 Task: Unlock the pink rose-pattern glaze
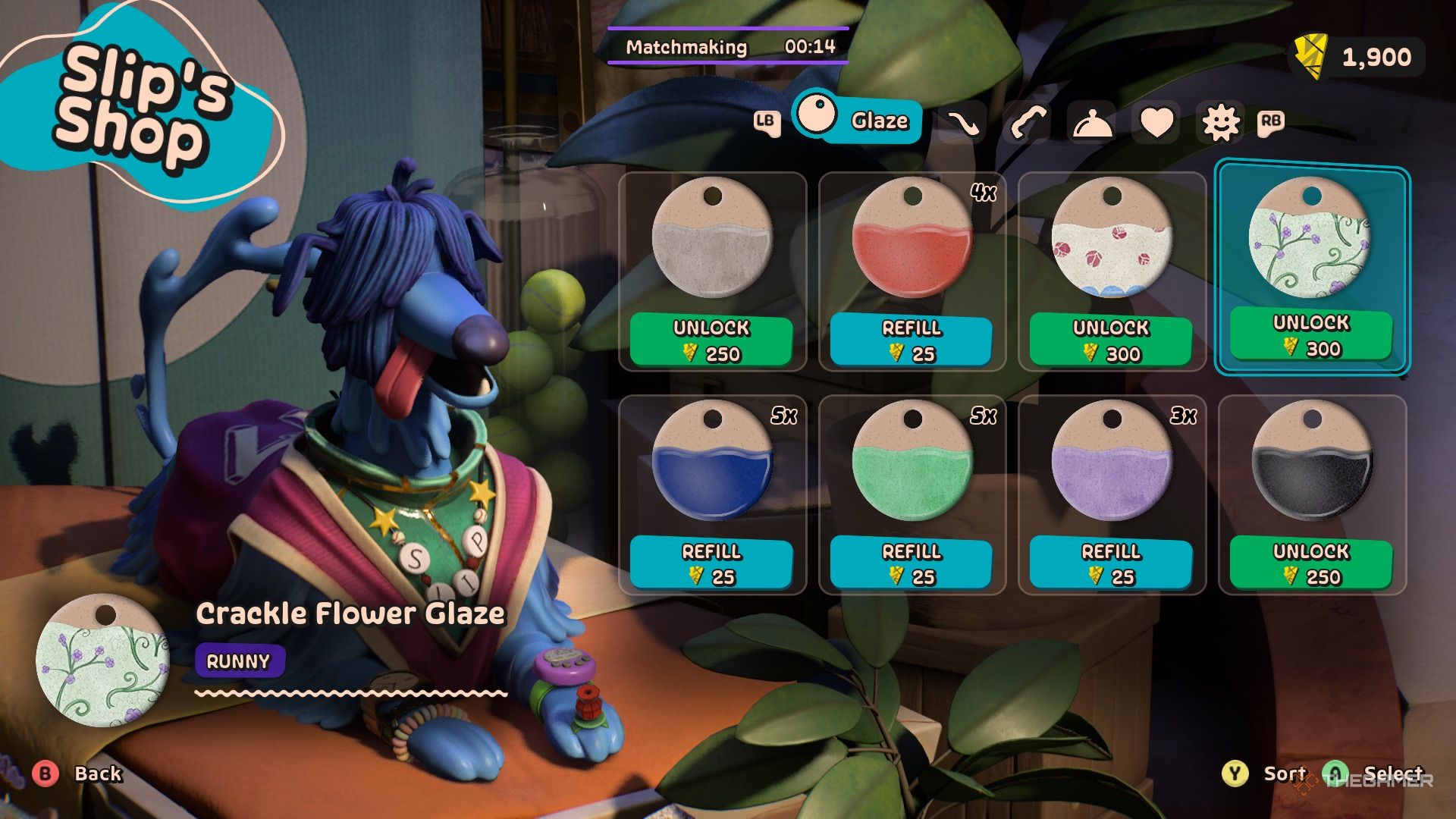pos(1111,340)
